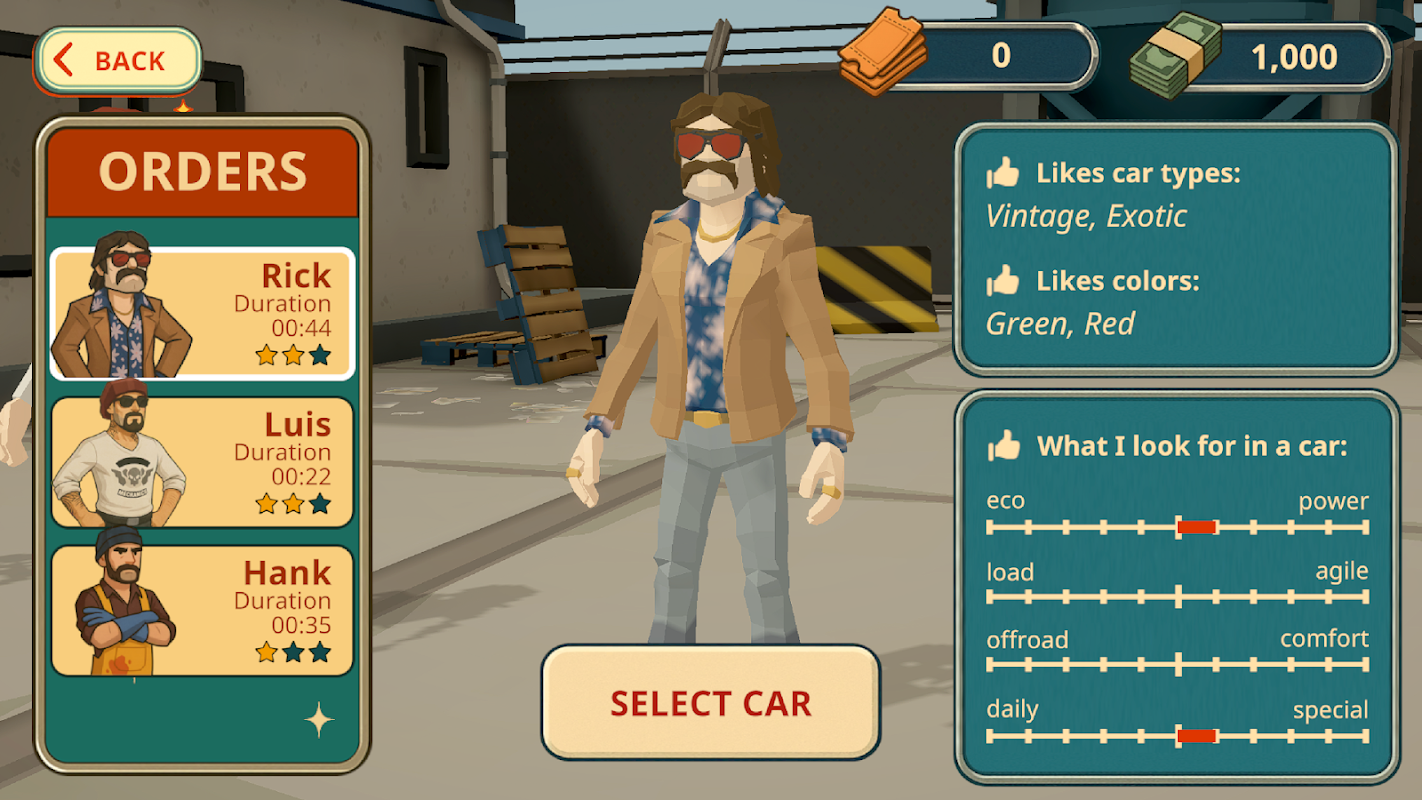
Task: Open Hank's order
Action: tap(202, 610)
